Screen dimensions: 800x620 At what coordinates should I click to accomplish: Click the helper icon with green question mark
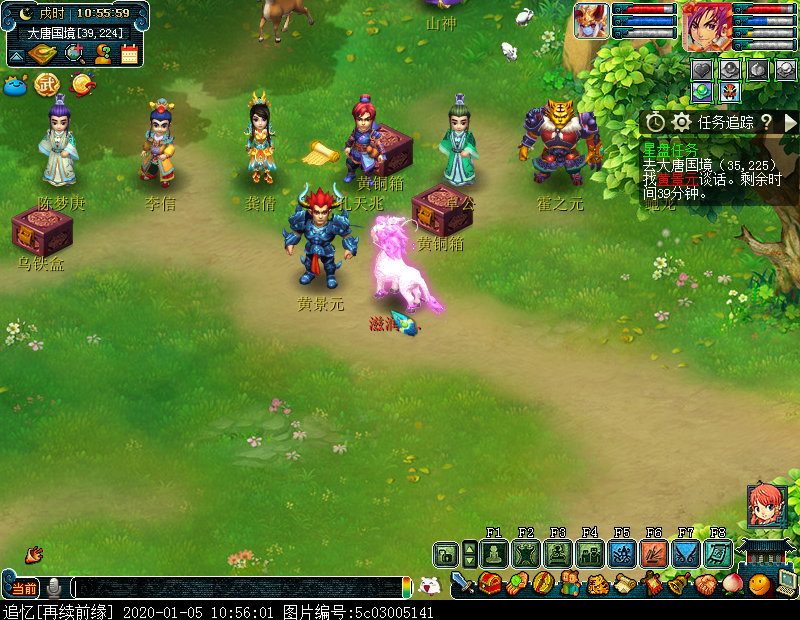click(102, 54)
